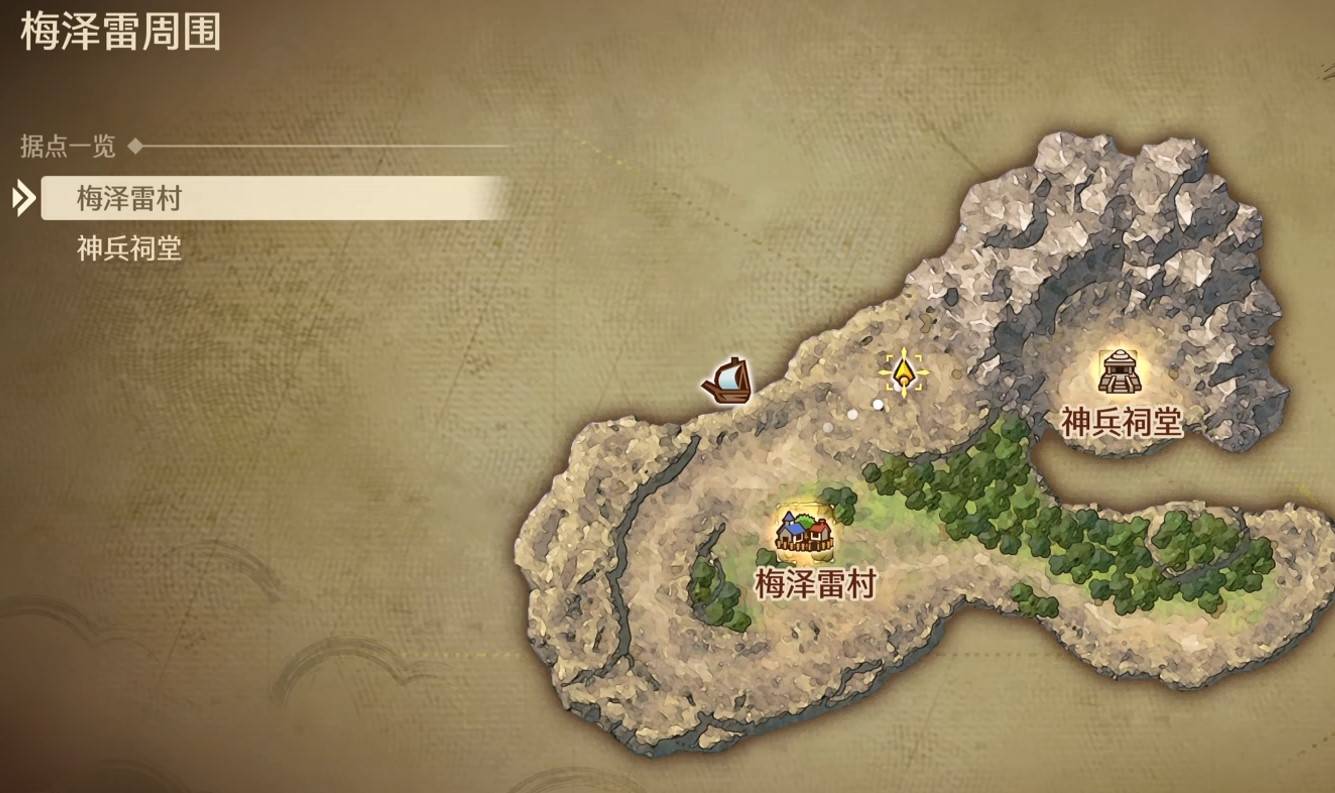
Task: Click the sailing ship map icon
Action: click(728, 381)
